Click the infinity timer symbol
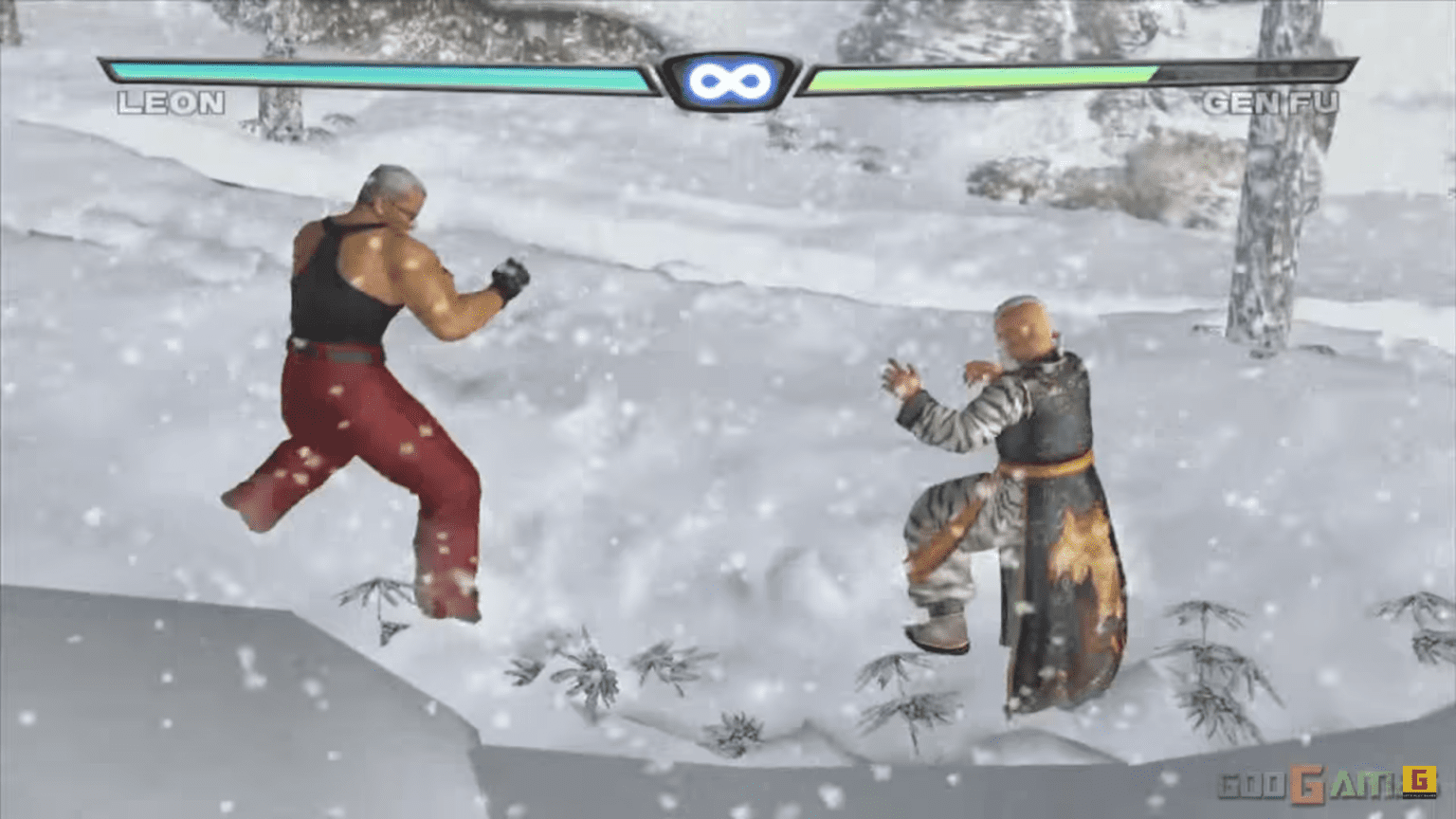This screenshot has width=1456, height=819. (x=728, y=80)
